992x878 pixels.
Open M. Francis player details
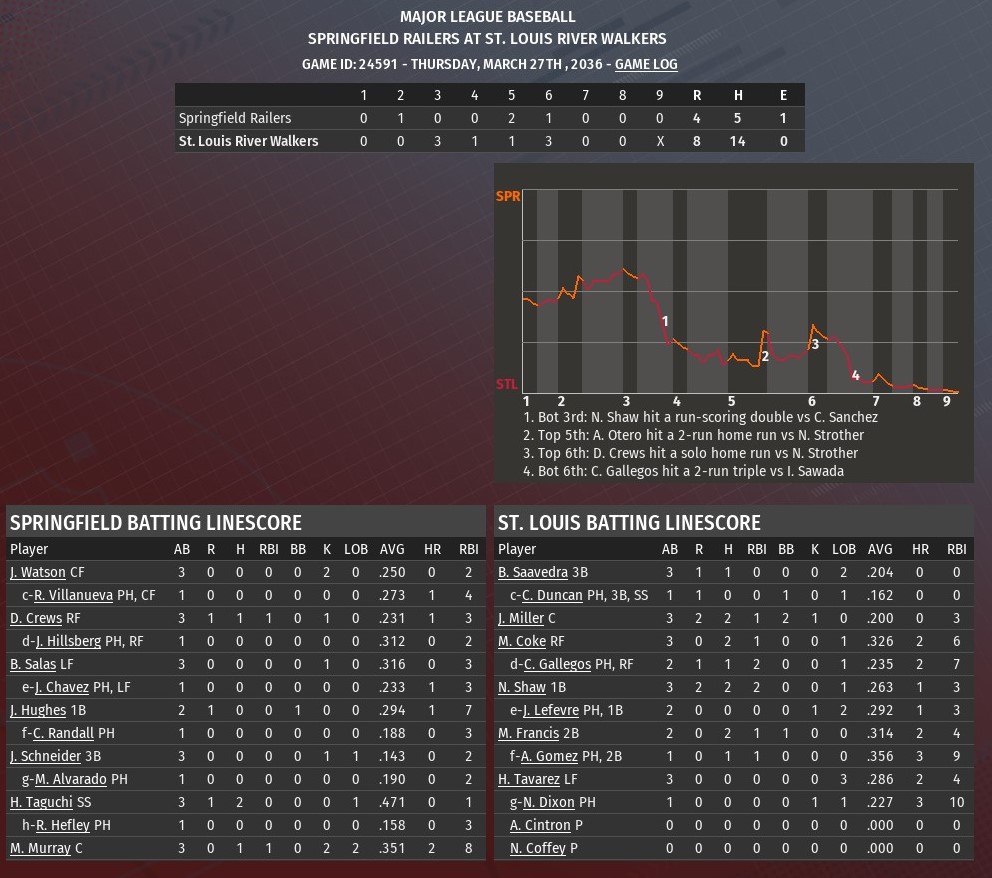[529, 734]
